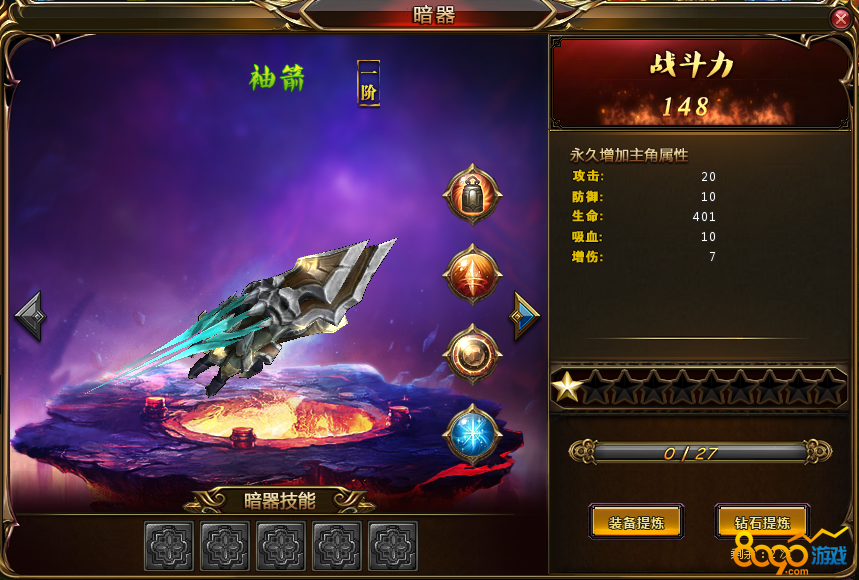The image size is (859, 580).
Task: Open the bronze shield orb icon
Action: [472, 353]
